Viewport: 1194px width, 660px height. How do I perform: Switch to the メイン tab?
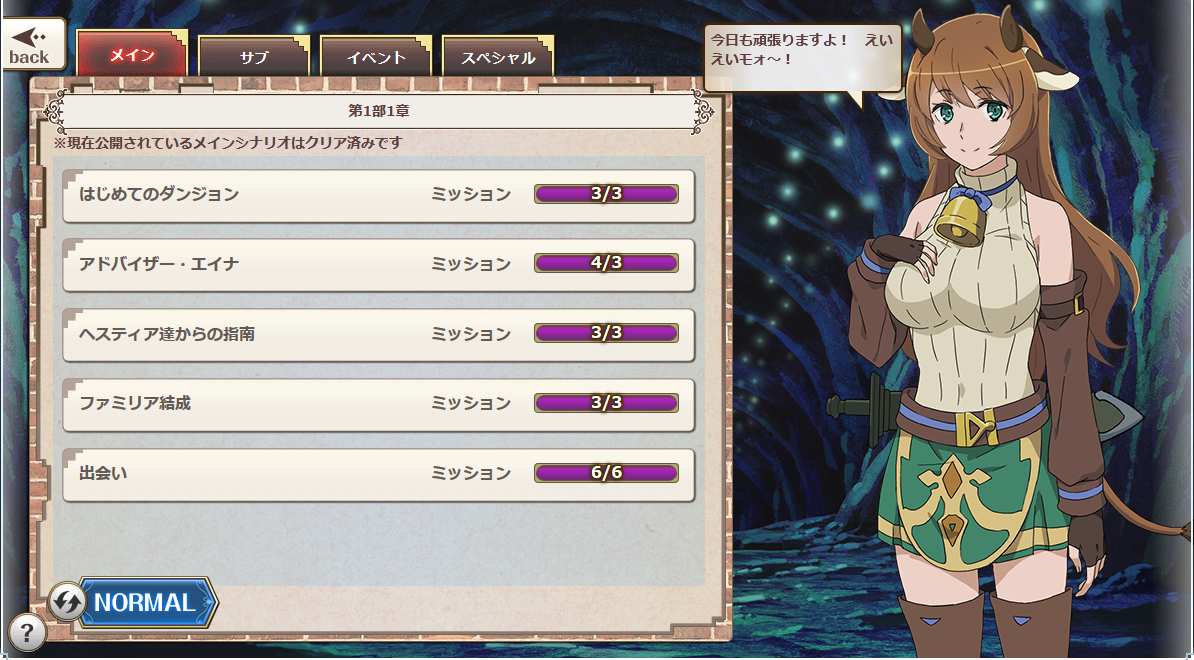coord(132,56)
